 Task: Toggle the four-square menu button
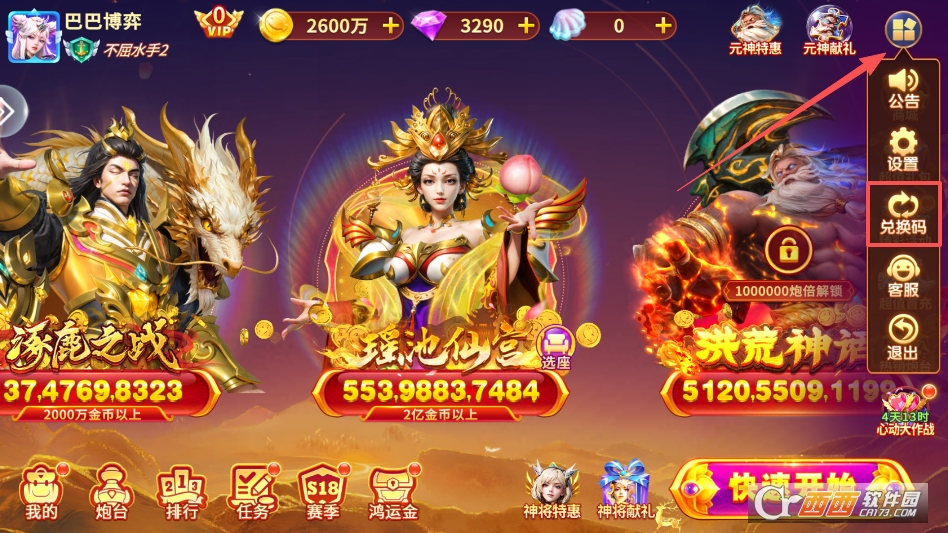click(903, 28)
